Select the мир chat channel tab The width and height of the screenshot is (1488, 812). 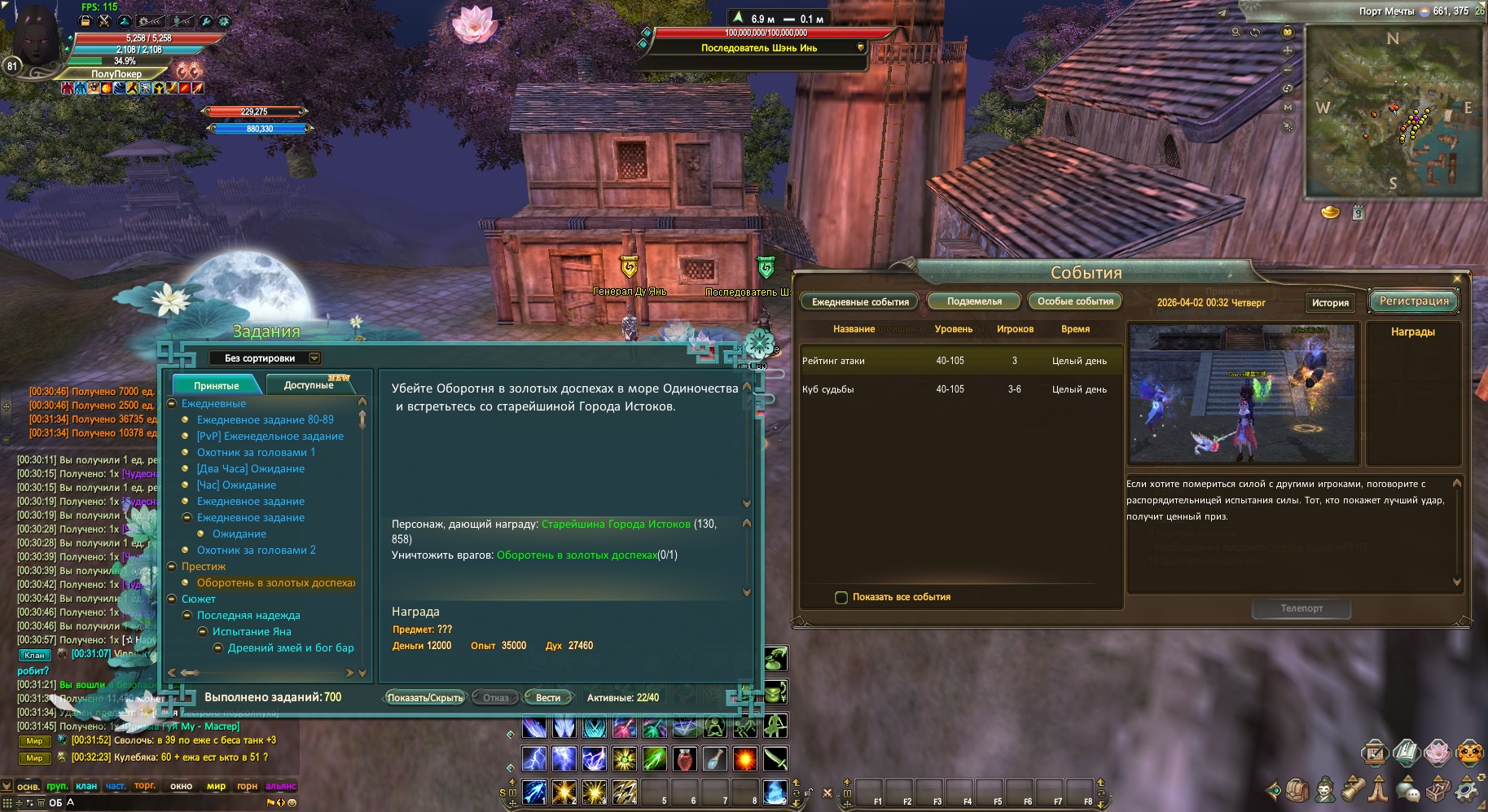click(x=216, y=786)
